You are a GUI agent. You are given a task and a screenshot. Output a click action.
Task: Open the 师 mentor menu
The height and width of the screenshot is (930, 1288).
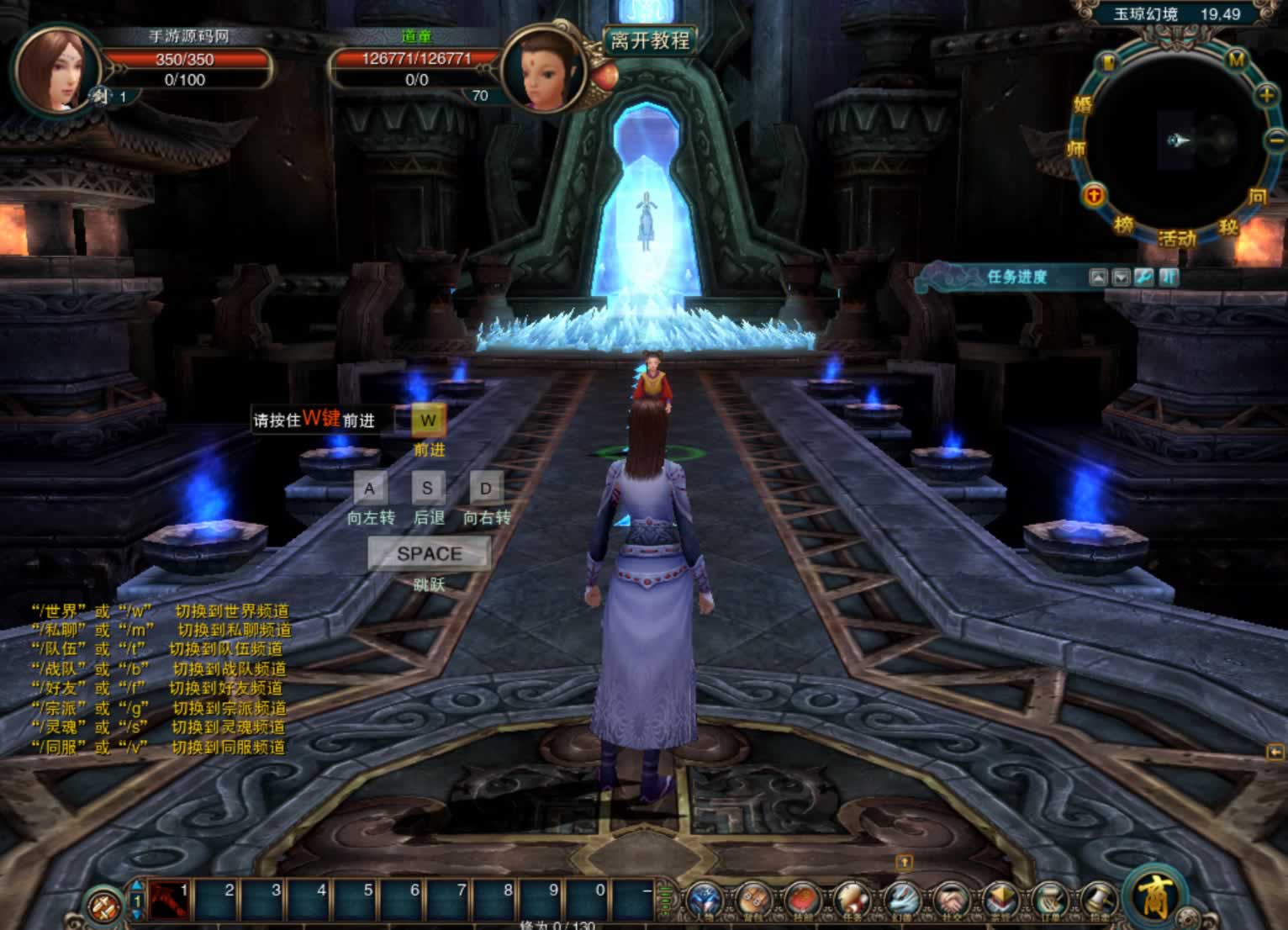(x=1076, y=150)
